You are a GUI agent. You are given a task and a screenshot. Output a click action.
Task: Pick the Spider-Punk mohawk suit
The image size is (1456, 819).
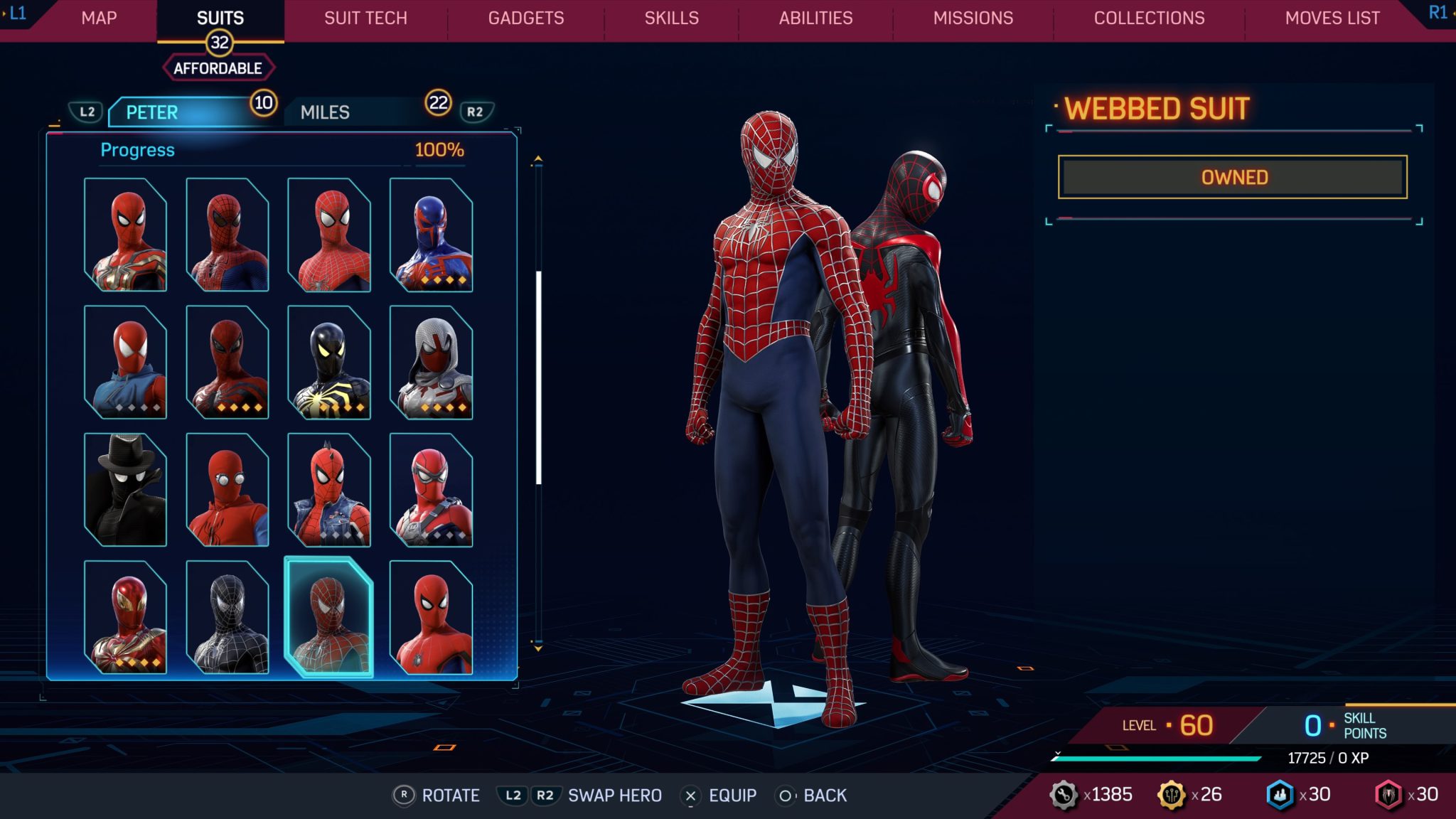point(328,490)
